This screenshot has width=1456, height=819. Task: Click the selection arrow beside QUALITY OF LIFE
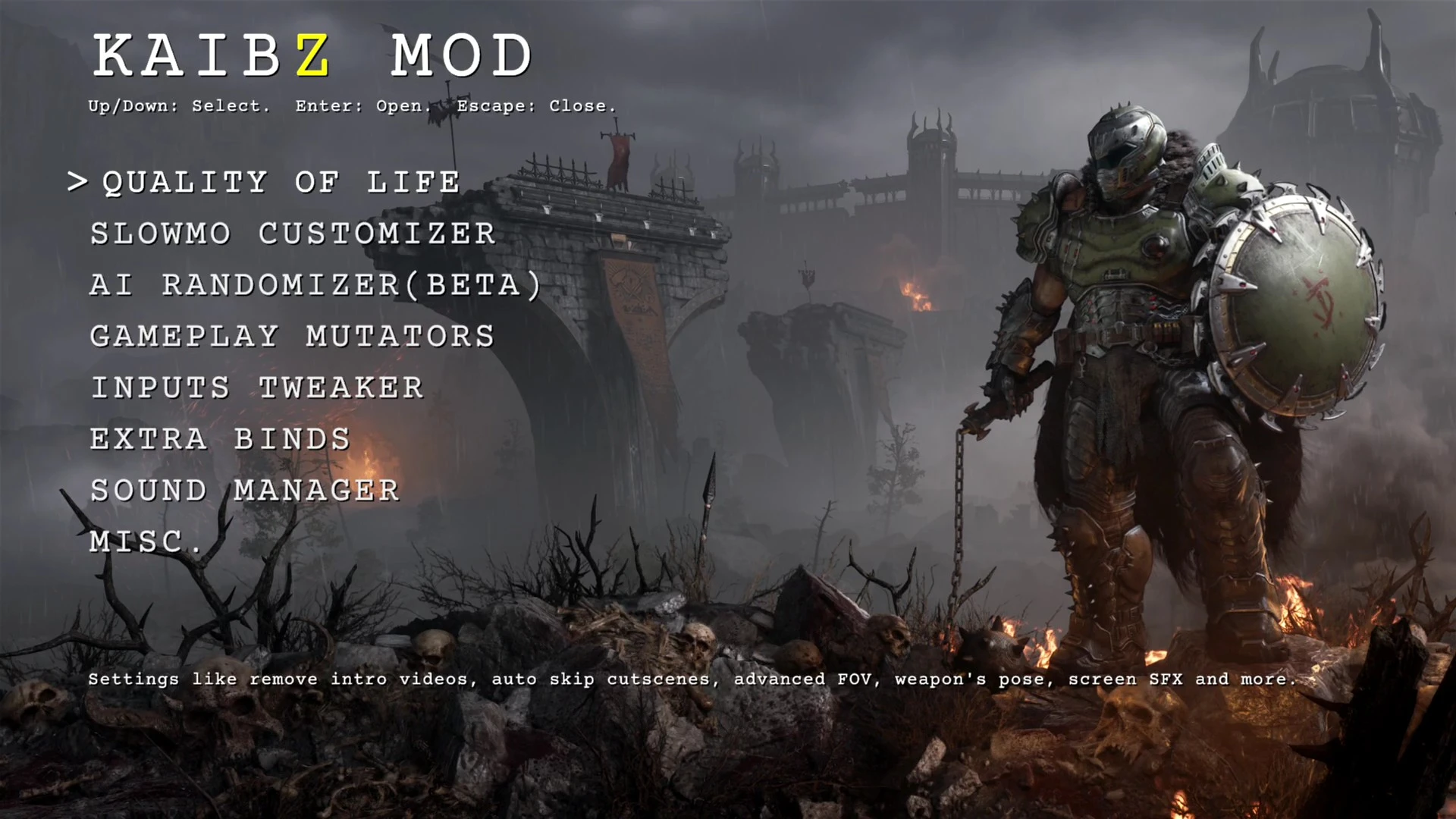[78, 182]
